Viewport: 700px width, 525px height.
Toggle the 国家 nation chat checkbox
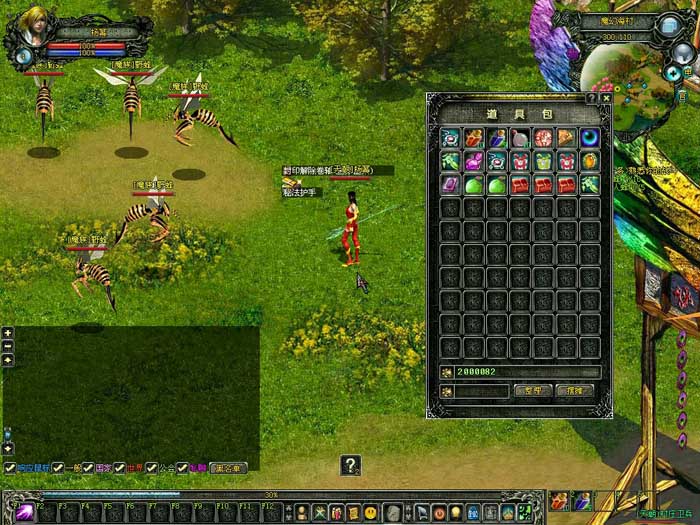[x=88, y=467]
